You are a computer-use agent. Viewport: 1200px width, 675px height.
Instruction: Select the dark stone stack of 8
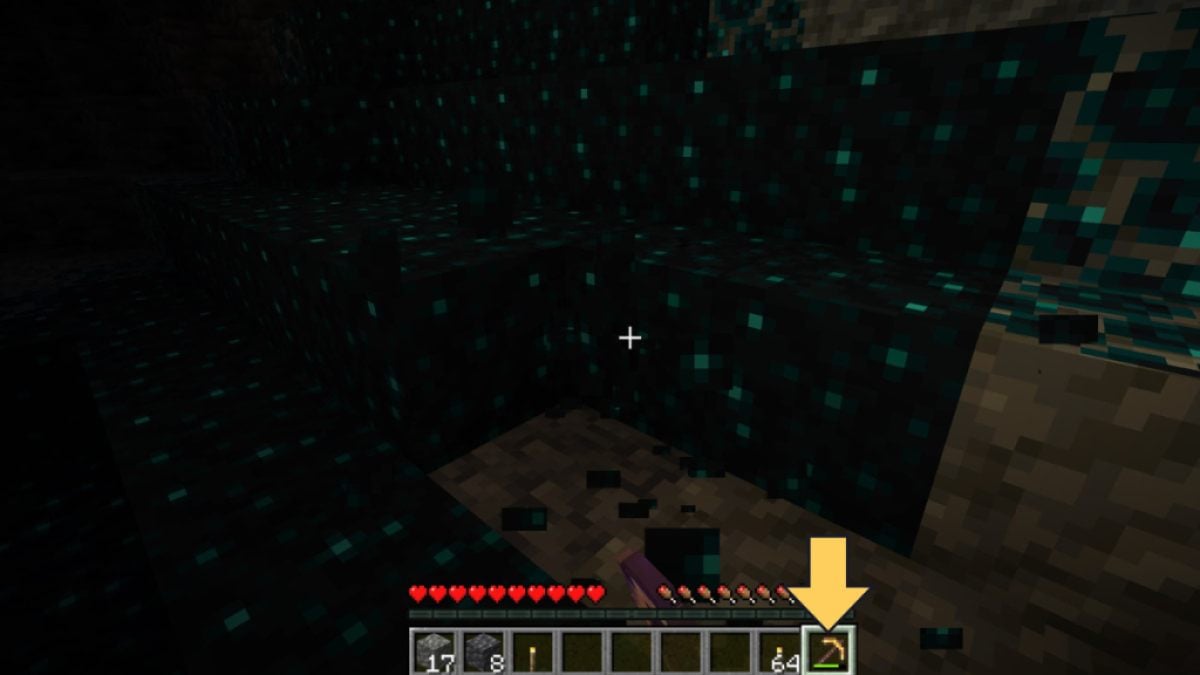click(x=483, y=652)
